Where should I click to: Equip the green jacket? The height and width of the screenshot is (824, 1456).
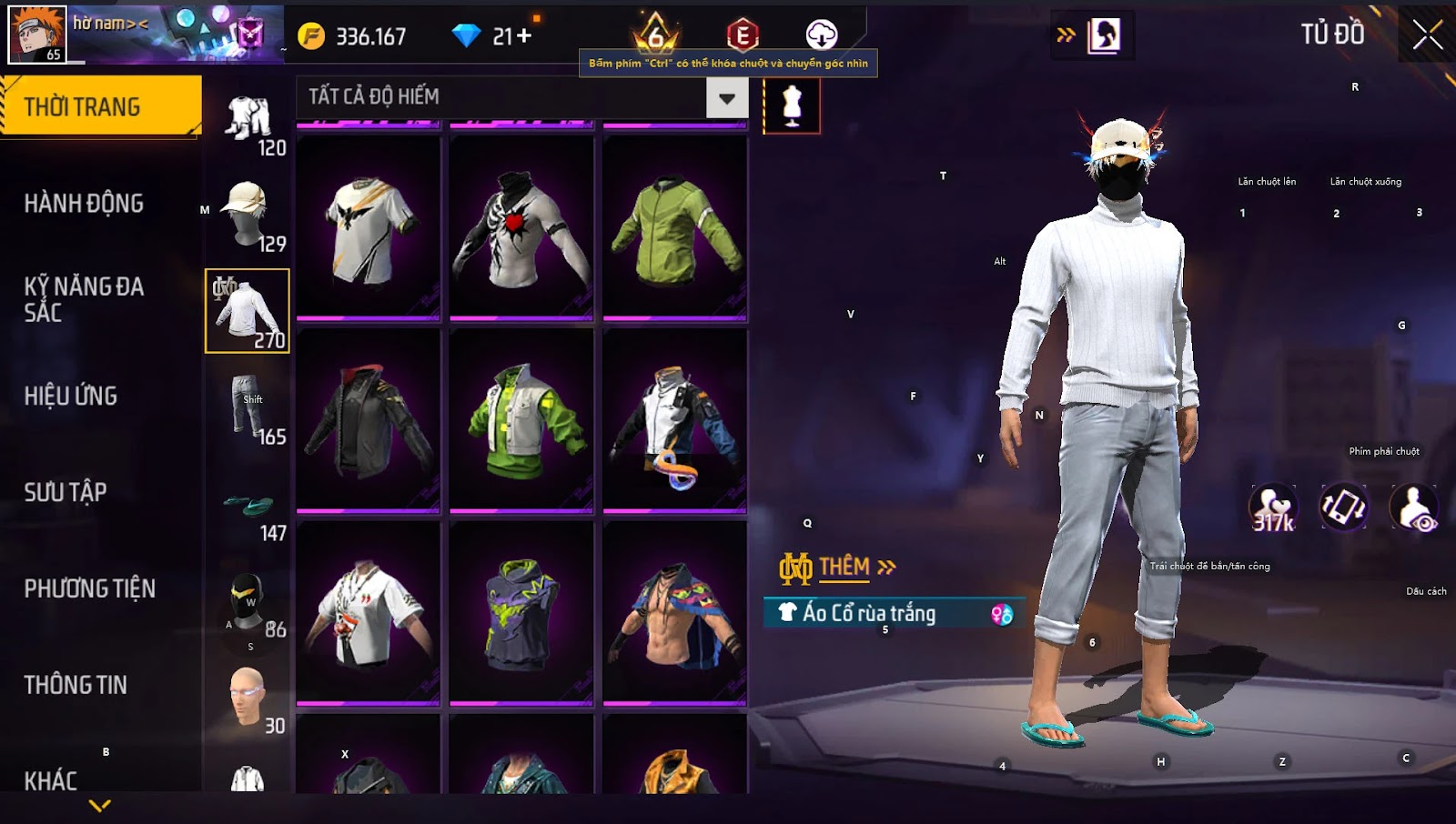click(675, 227)
